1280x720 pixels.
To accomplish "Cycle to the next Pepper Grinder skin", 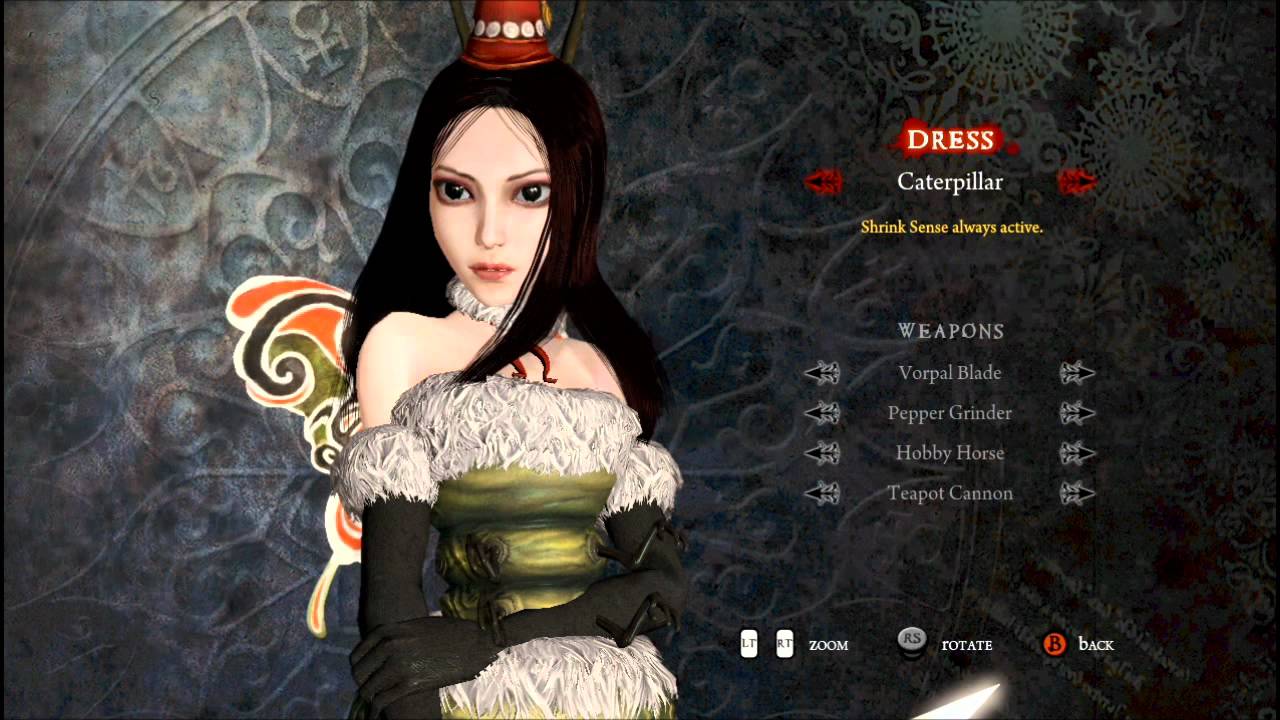I will (x=1078, y=413).
